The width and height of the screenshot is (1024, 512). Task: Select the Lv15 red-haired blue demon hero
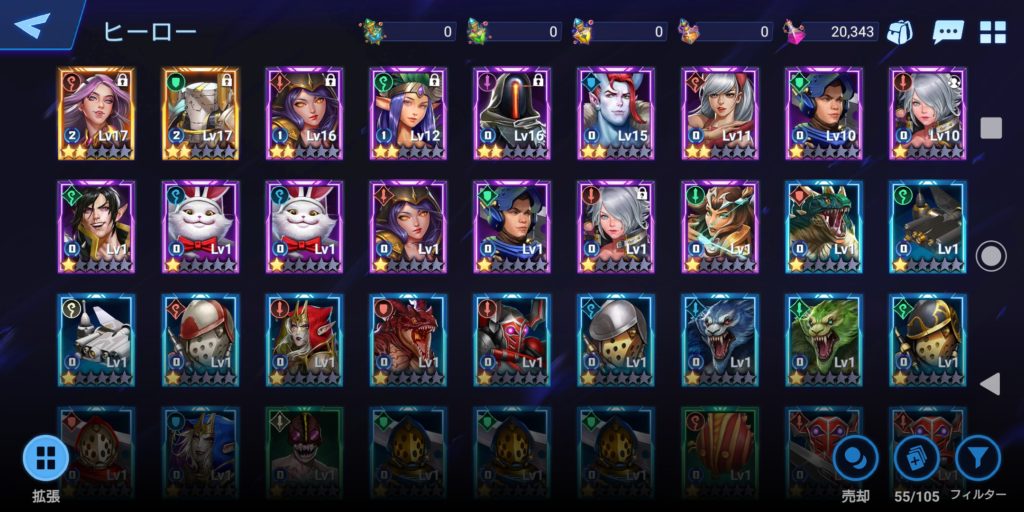pyautogui.click(x=616, y=113)
